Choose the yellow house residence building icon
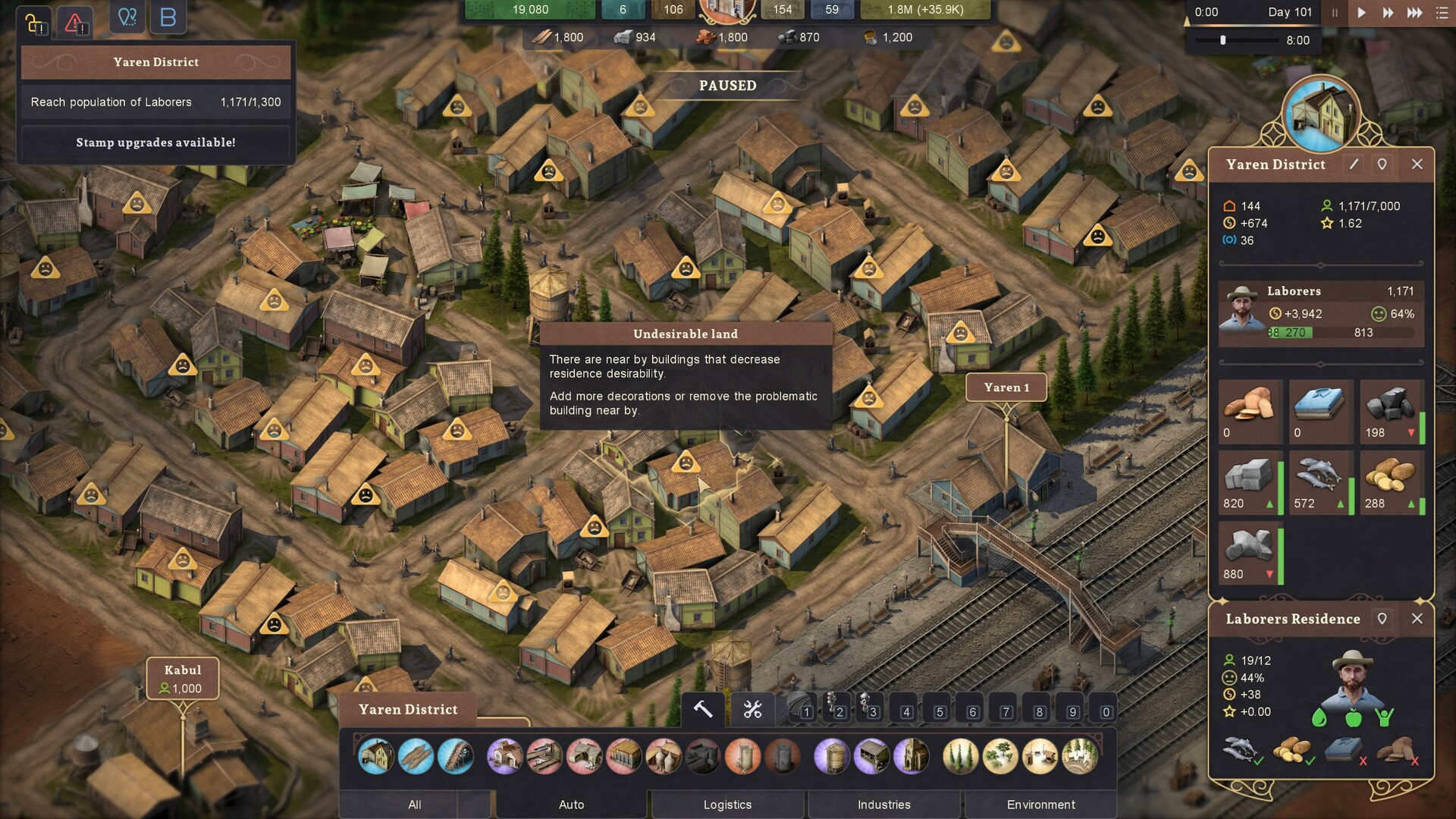Viewport: 1456px width, 819px height. pyautogui.click(x=376, y=756)
